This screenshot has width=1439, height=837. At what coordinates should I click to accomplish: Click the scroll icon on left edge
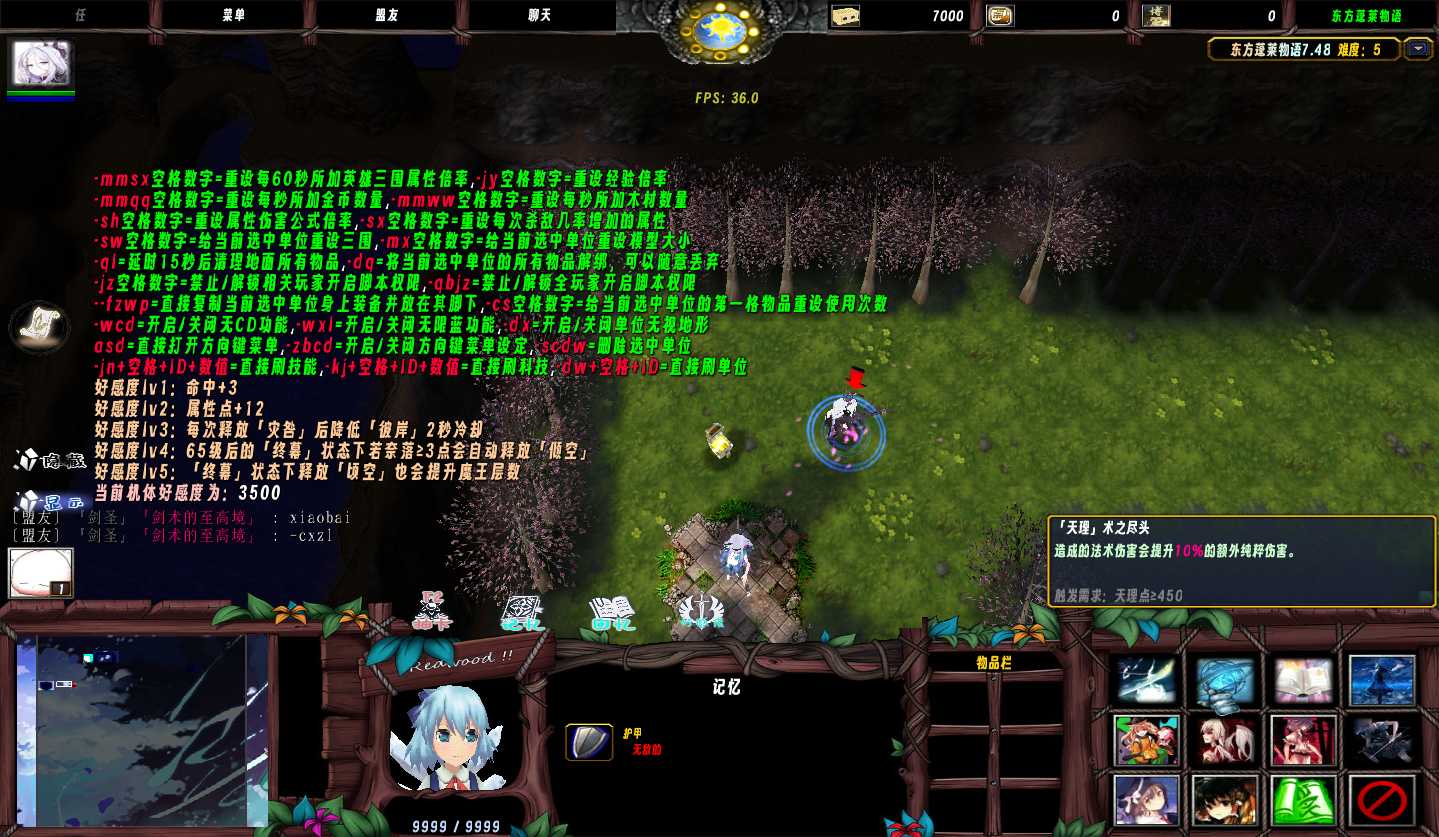[x=40, y=325]
